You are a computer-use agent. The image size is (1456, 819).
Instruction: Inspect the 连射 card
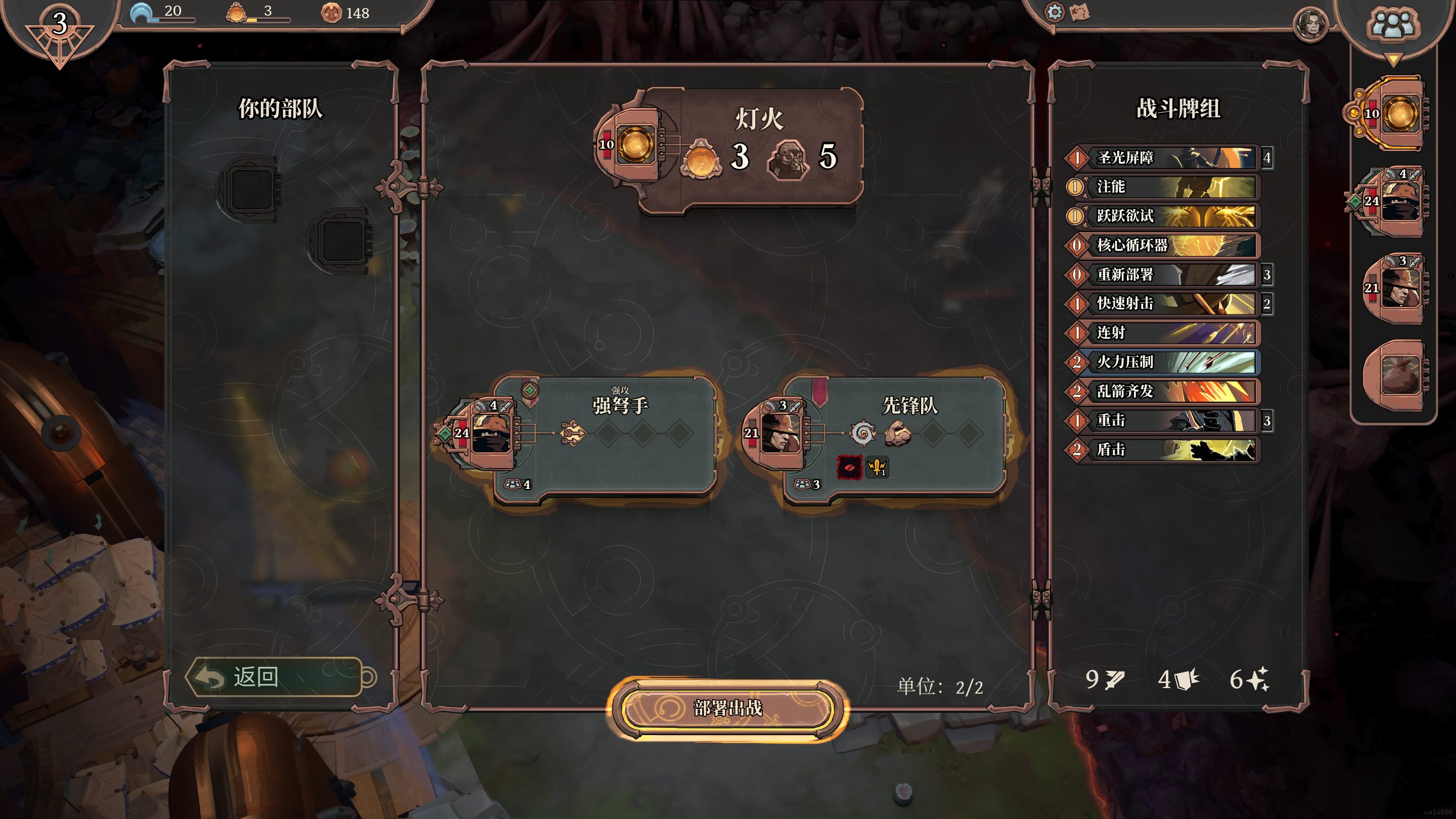(1164, 333)
